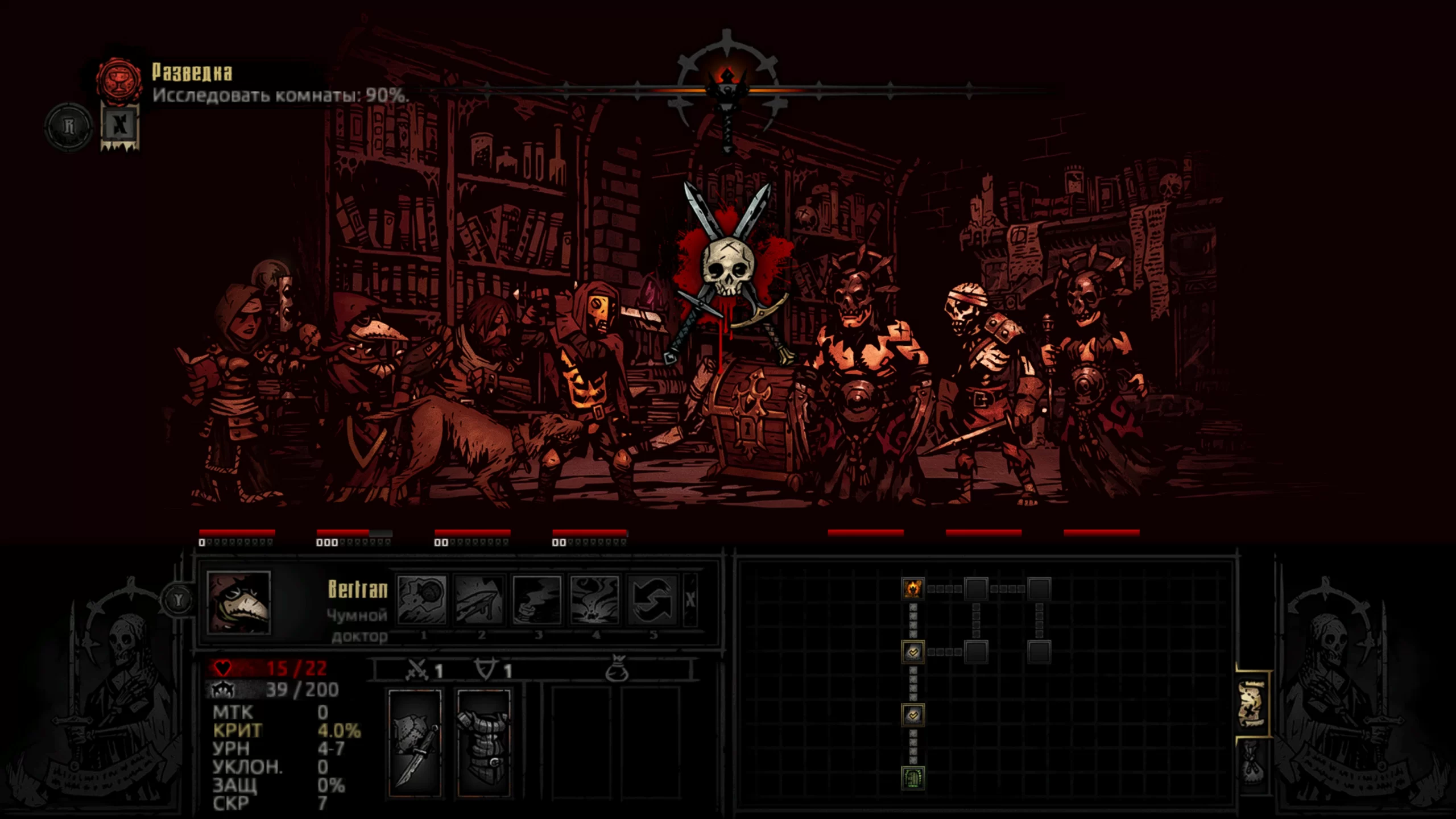Activate the swap position arrows skill
This screenshot has width=1456, height=819.
pos(652,599)
